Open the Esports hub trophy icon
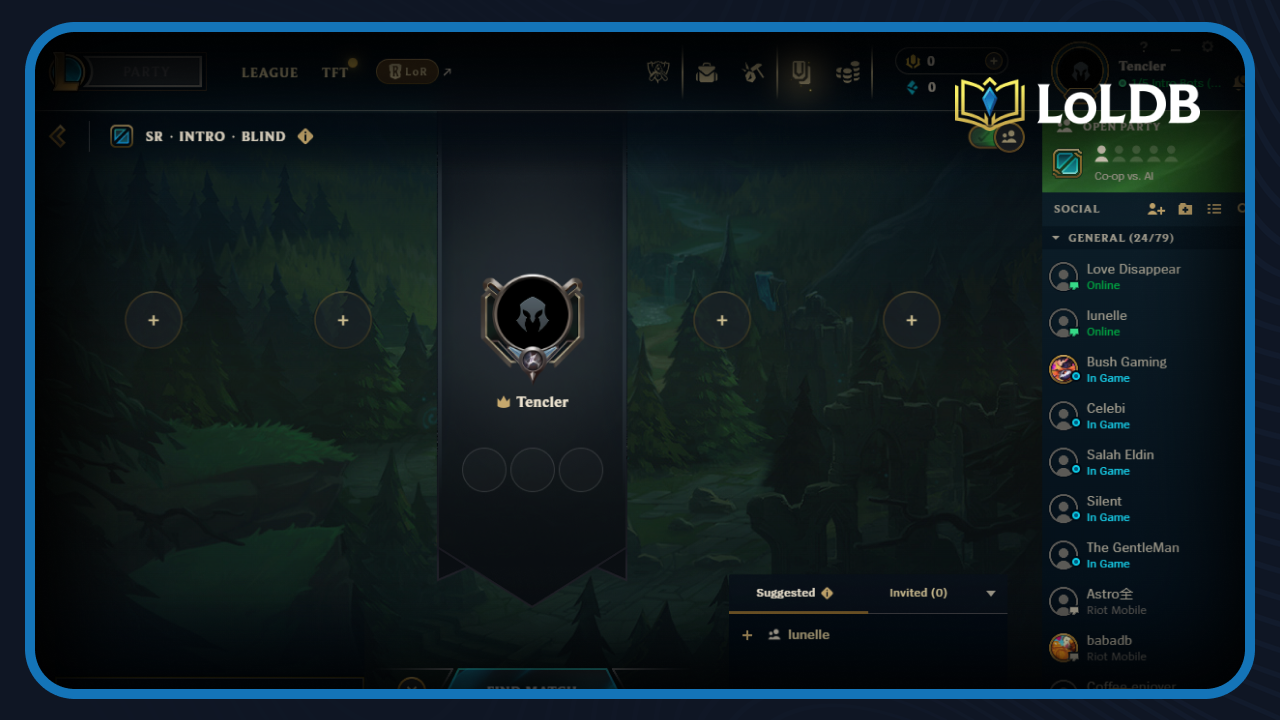This screenshot has width=1280, height=720. point(657,73)
